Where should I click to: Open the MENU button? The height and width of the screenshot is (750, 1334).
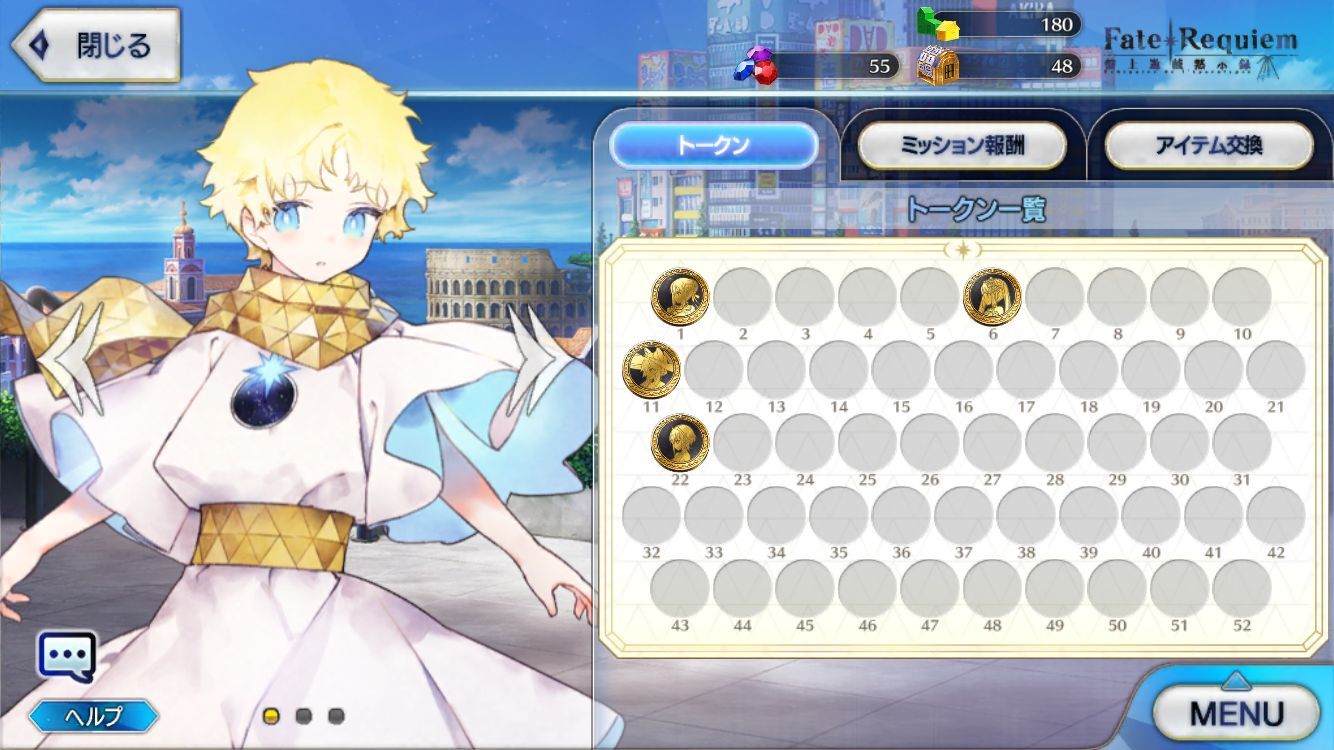point(1236,712)
